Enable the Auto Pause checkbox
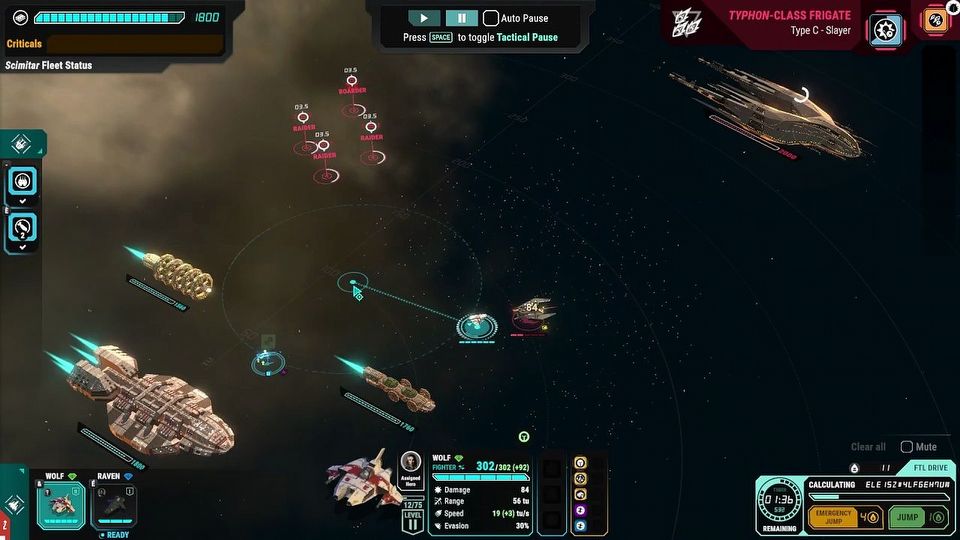The image size is (960, 540). (491, 18)
